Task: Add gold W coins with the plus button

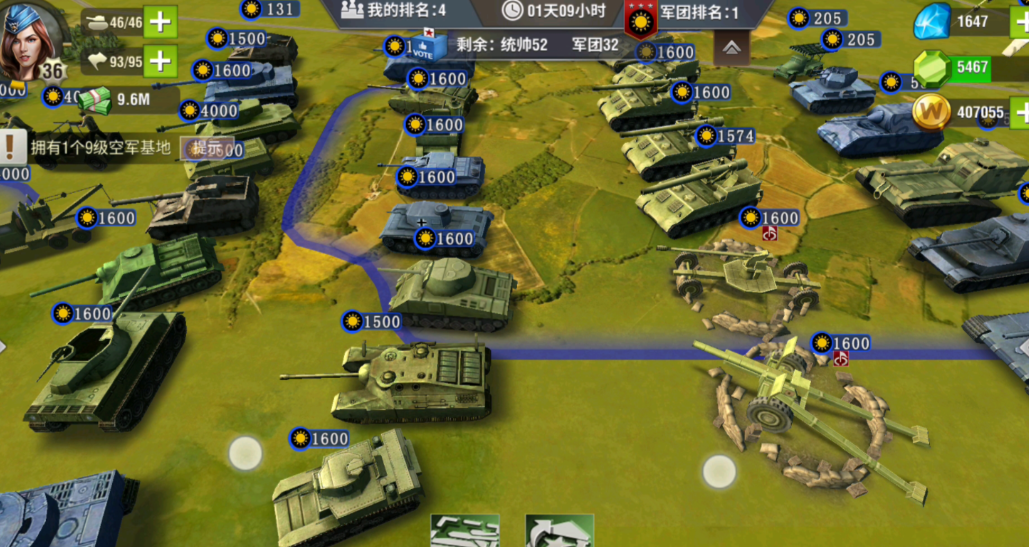Action: 1019,112
